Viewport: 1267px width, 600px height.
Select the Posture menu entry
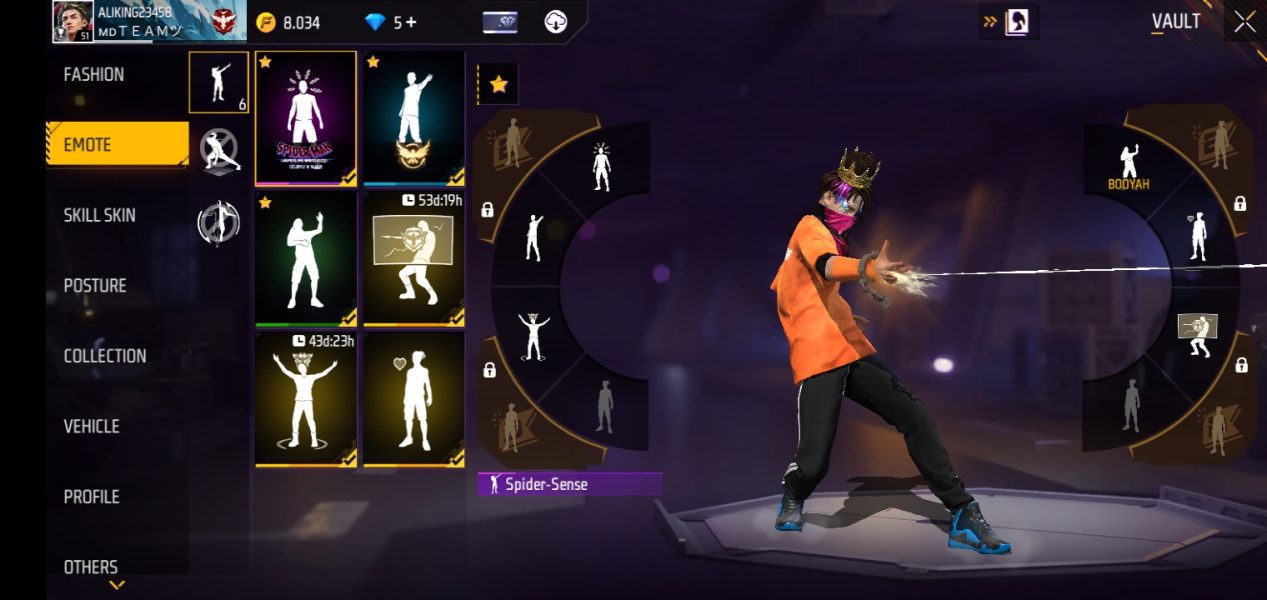[x=96, y=286]
